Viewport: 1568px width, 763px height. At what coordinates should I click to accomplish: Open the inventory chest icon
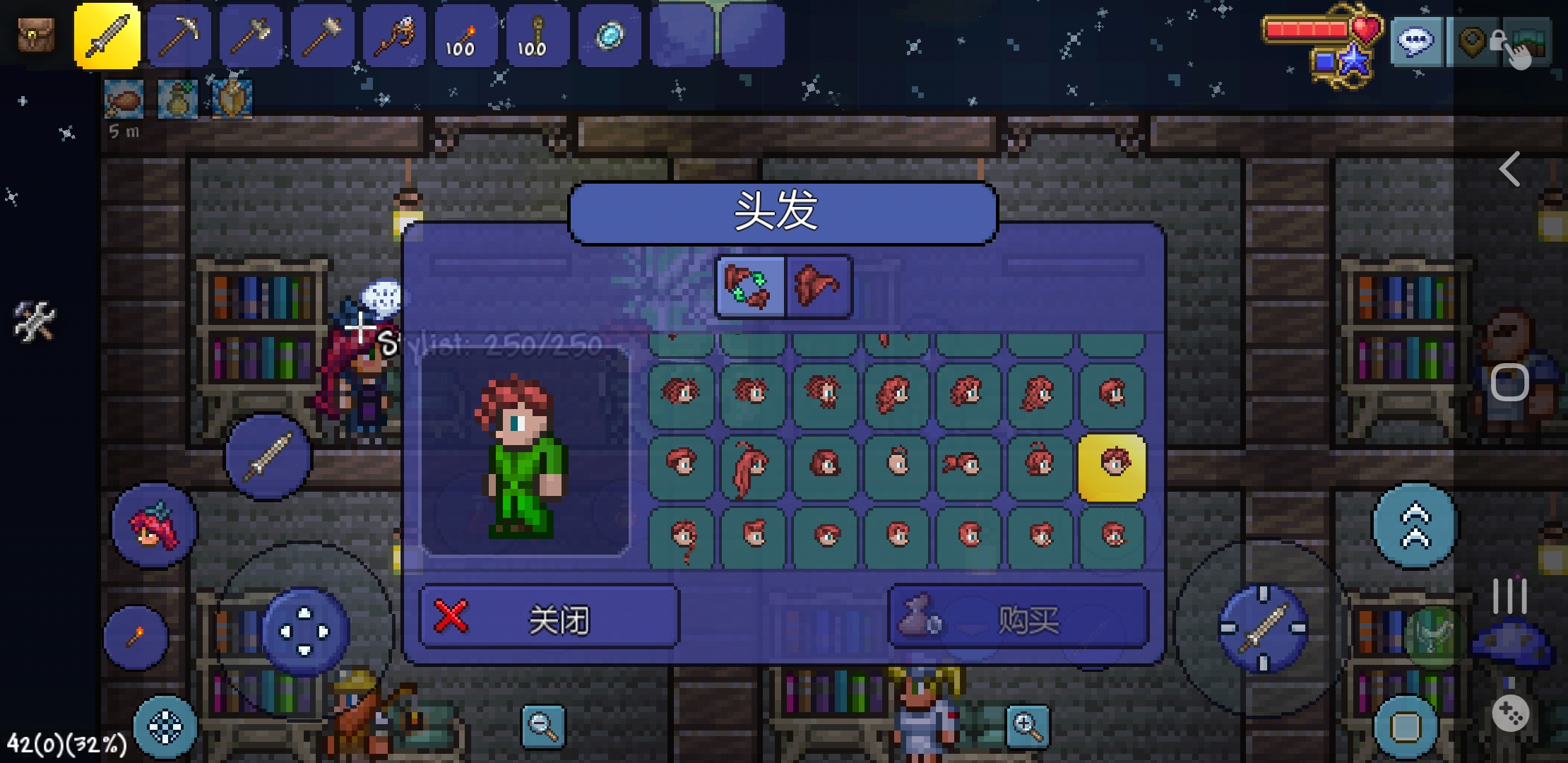[35, 35]
